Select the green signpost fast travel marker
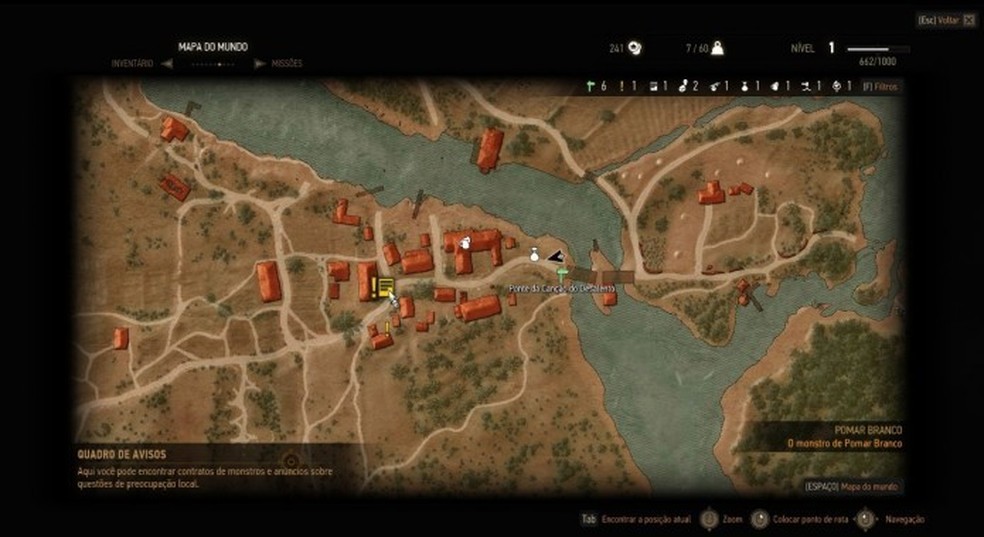Screen dimensions: 984x537 (x=562, y=271)
